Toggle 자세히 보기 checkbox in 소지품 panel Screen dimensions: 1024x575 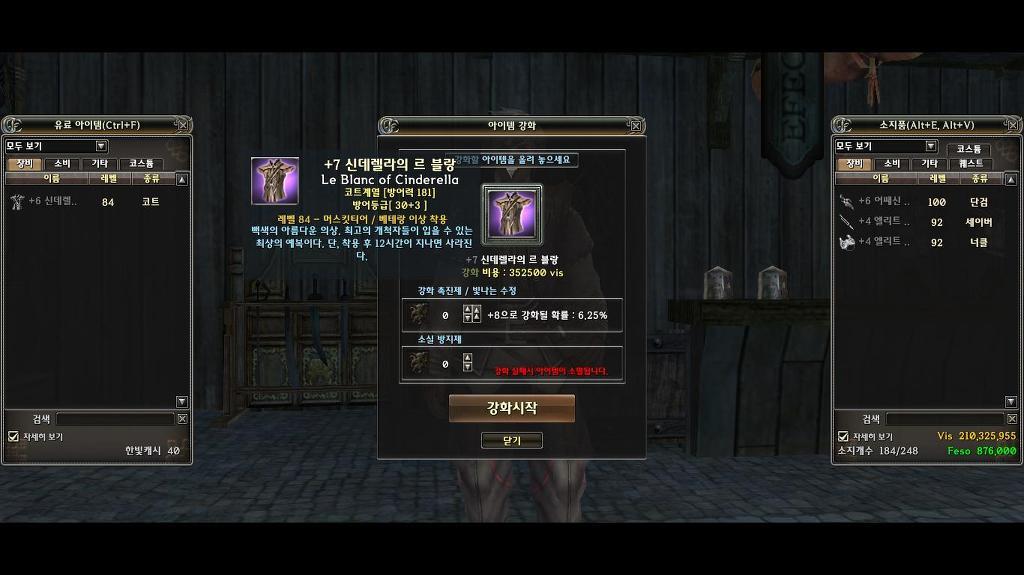[x=843, y=436]
